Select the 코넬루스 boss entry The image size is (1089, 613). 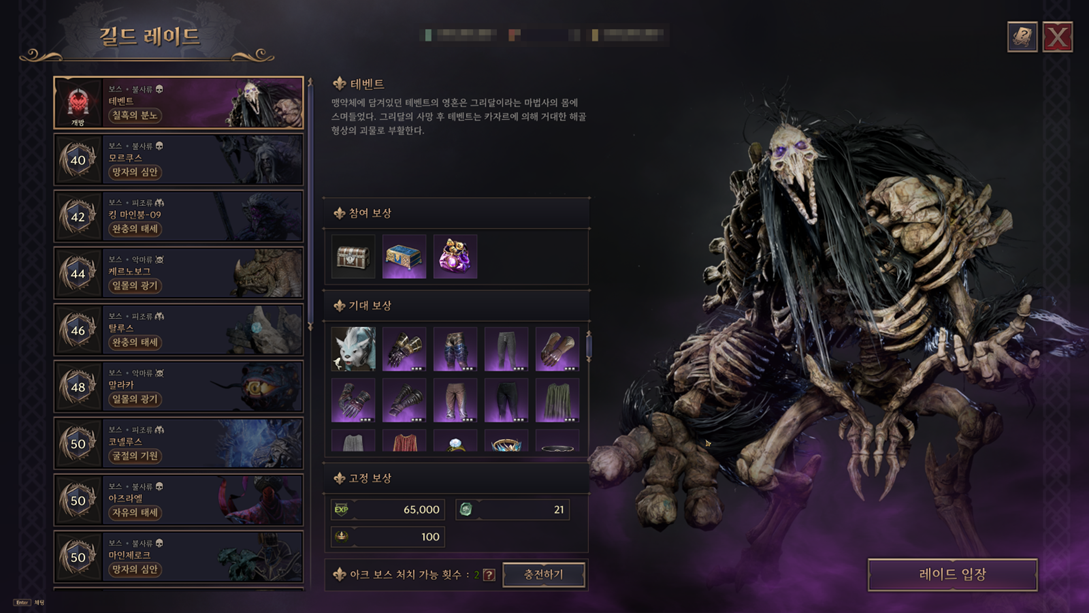click(x=179, y=443)
